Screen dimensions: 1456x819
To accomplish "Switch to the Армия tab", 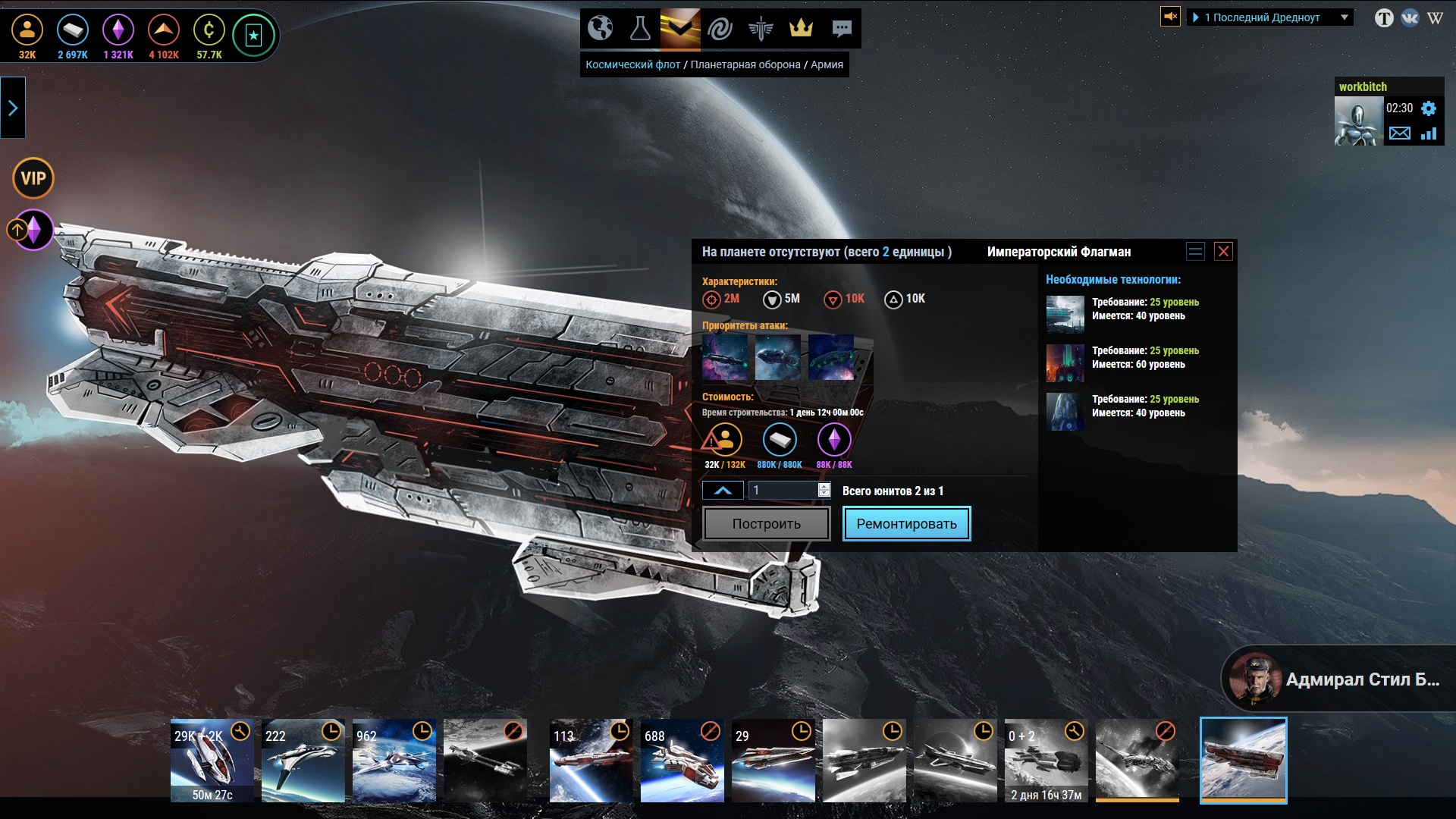I will coord(827,64).
